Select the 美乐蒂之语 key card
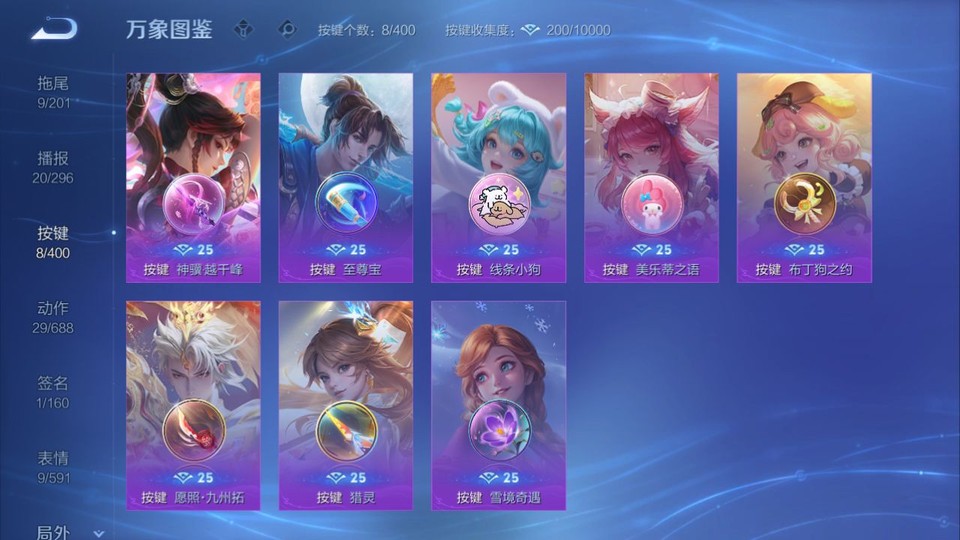This screenshot has height=540, width=960. 651,177
